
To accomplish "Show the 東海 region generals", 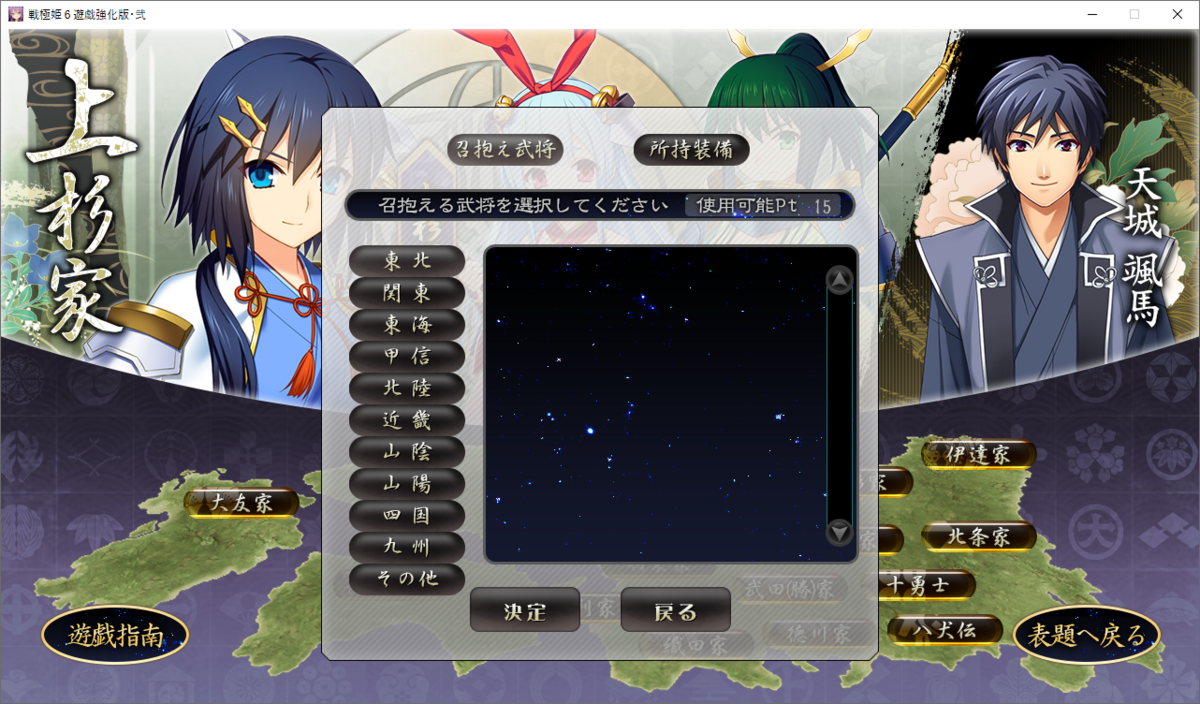I will (407, 324).
